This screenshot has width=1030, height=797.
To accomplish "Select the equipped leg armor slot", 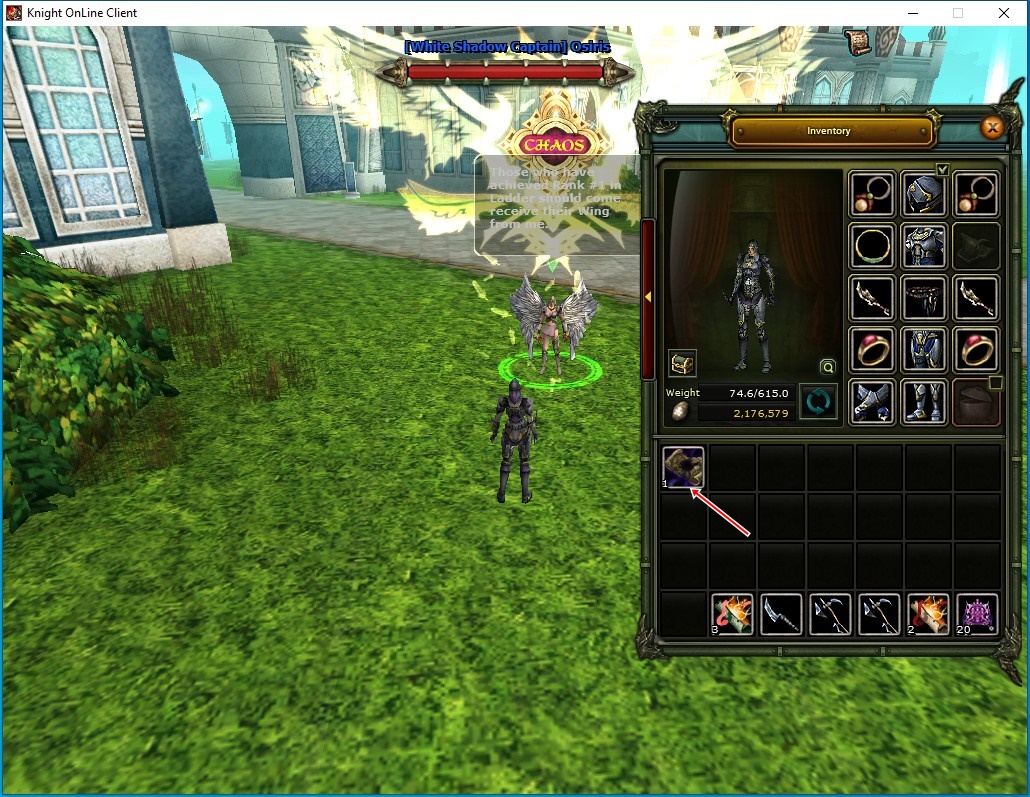I will [925, 349].
